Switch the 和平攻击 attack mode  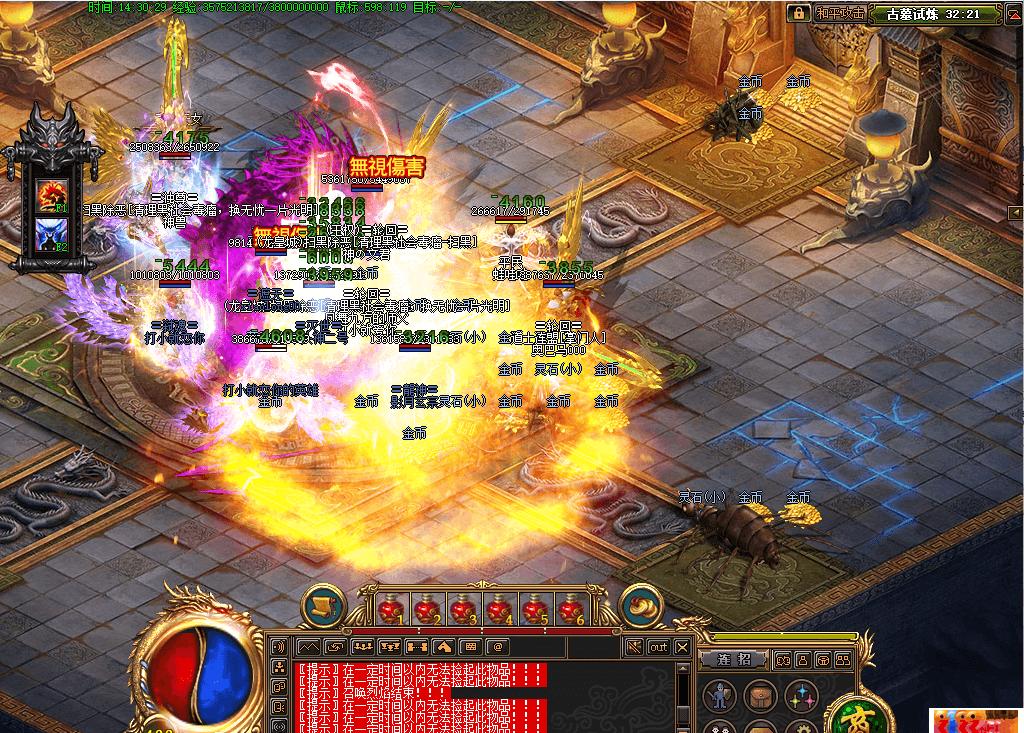(838, 13)
